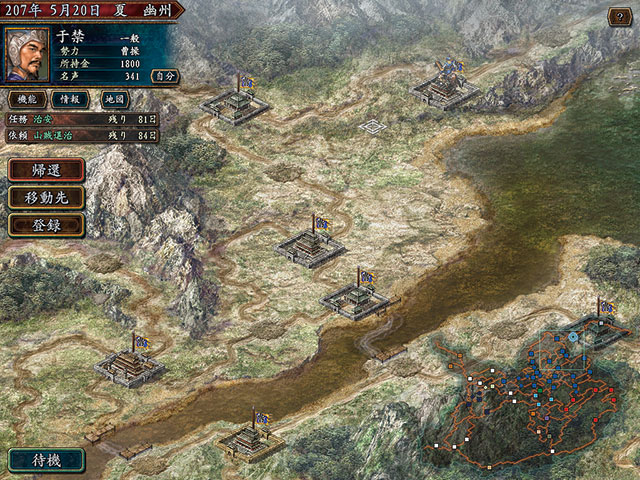This screenshot has width=640, height=480.
Task: Open help with the question mark button
Action: (620, 17)
